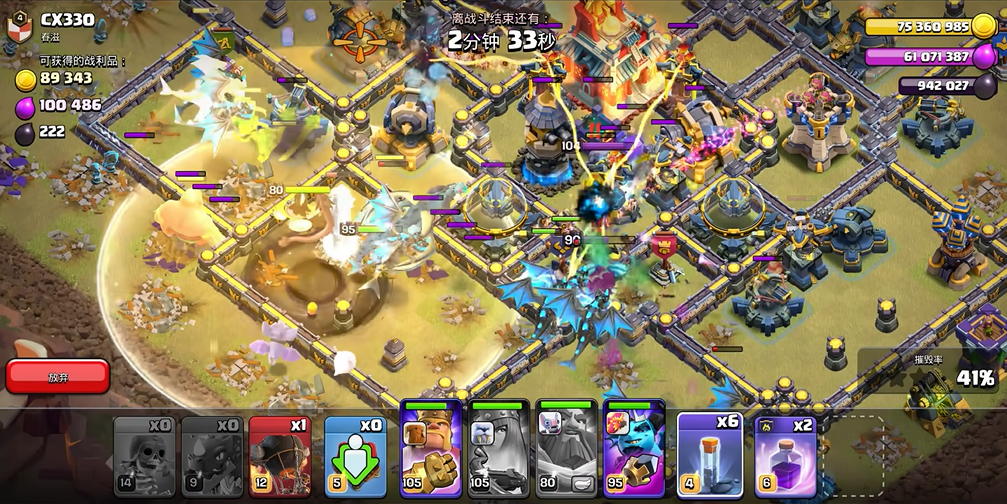
Task: Select the balloon troop card
Action: (280, 456)
